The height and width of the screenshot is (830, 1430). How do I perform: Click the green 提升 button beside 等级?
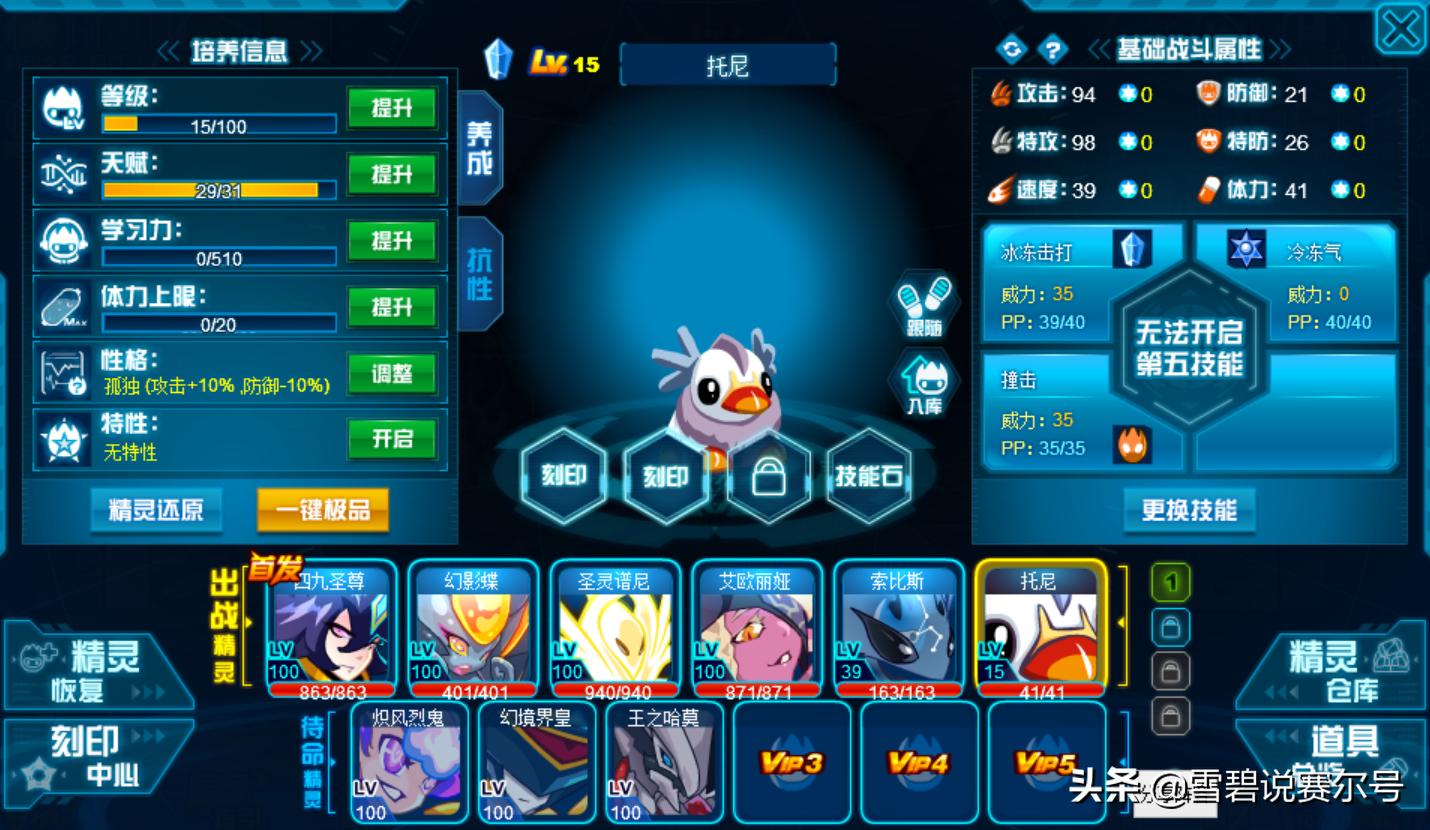(392, 108)
